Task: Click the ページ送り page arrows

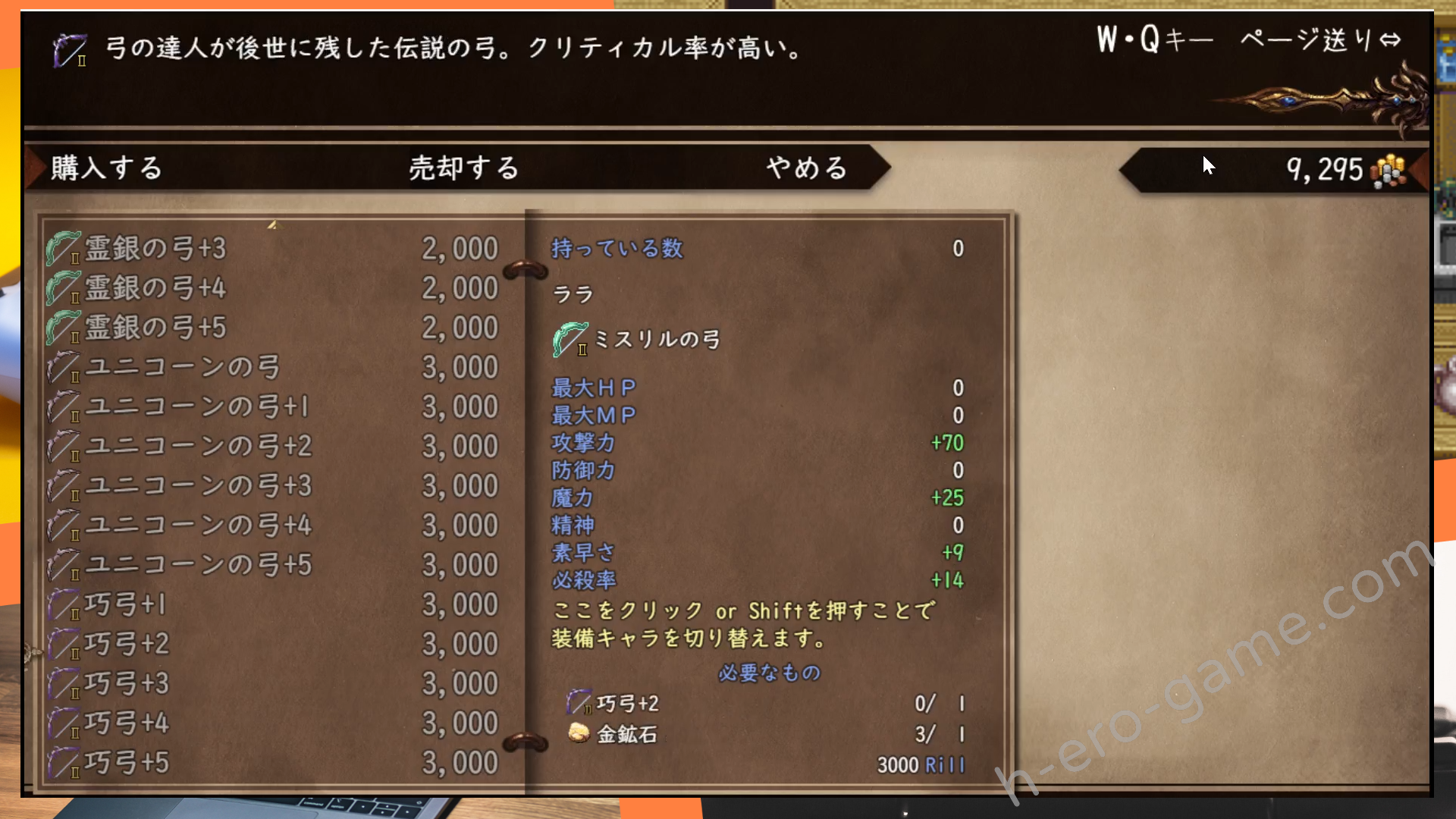Action: [1389, 39]
